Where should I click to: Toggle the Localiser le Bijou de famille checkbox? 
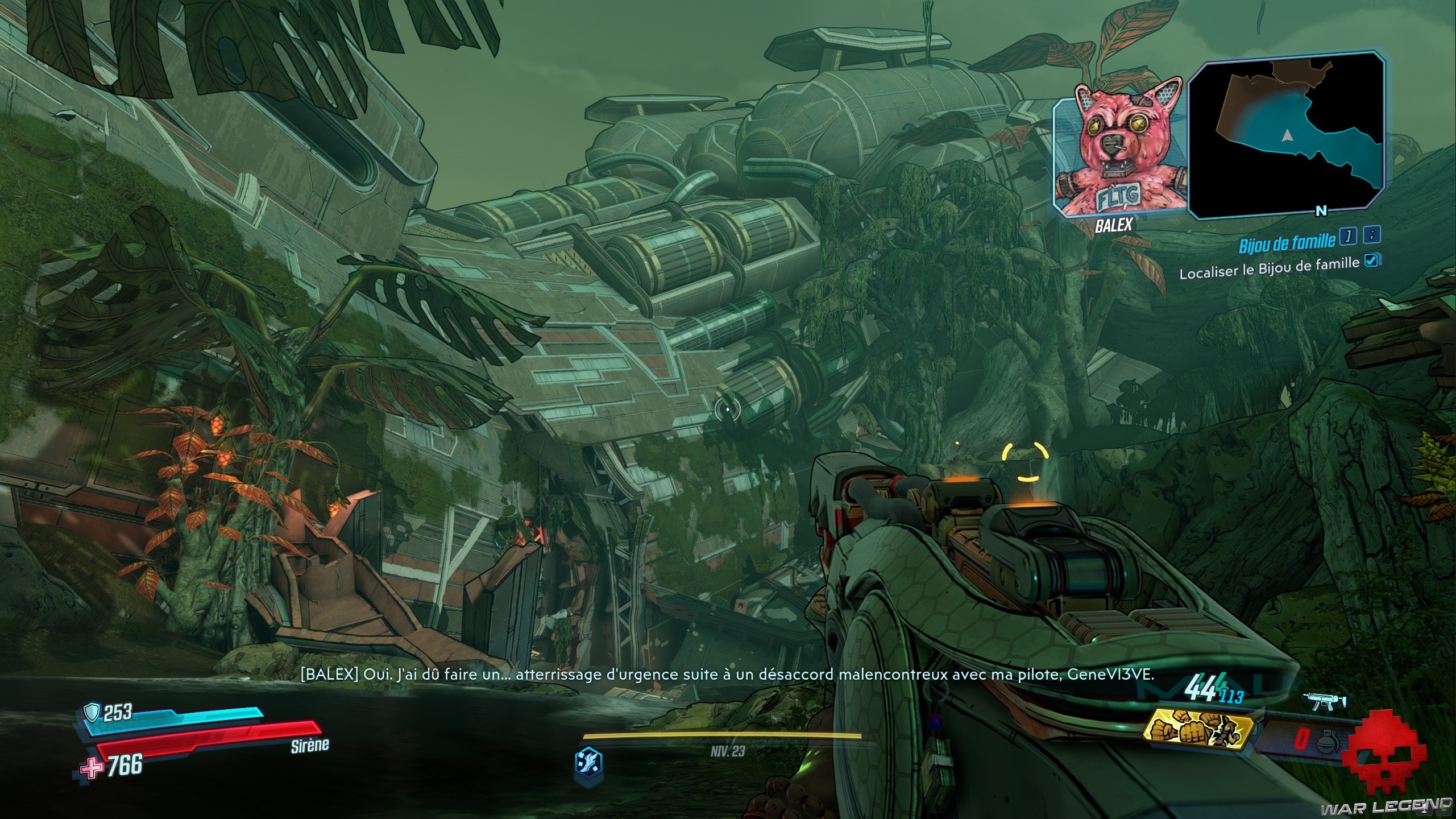point(1371,261)
